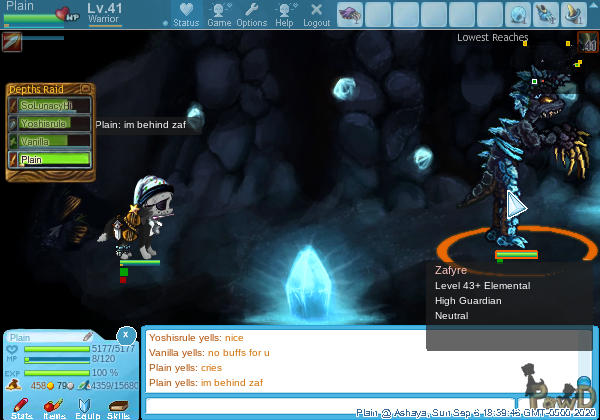Activate the blue orb hotbar slot

518,14
